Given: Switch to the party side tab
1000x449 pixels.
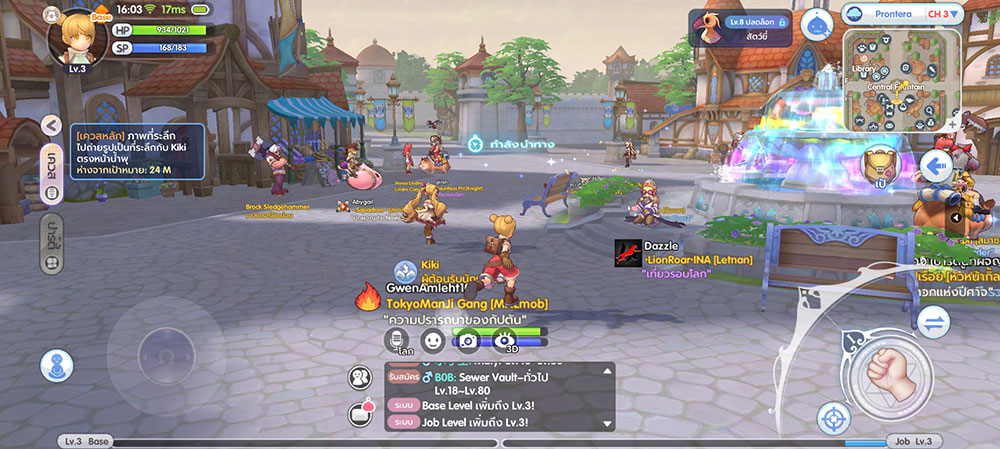Looking at the screenshot, I should 51,244.
